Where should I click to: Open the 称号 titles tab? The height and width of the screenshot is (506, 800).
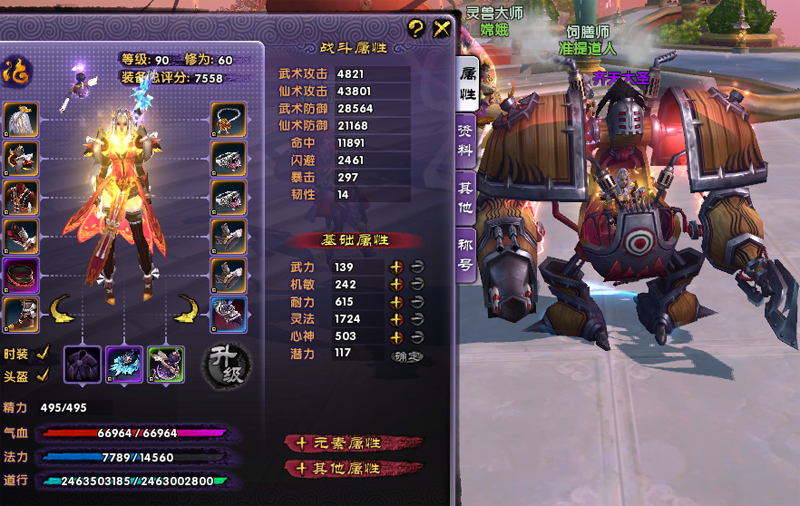(467, 254)
